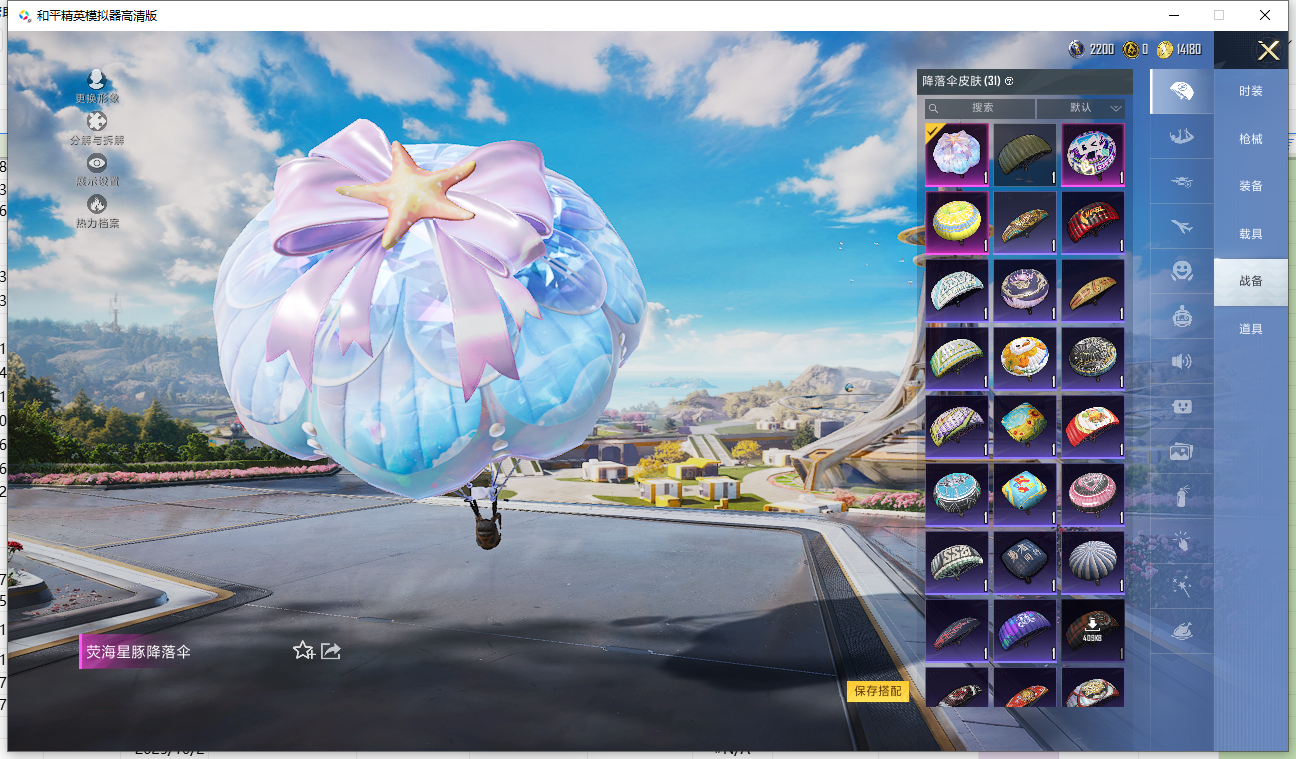Screen dimensions: 1296x759
Task: Click the 保存搭配 save outfit button
Action: click(877, 691)
